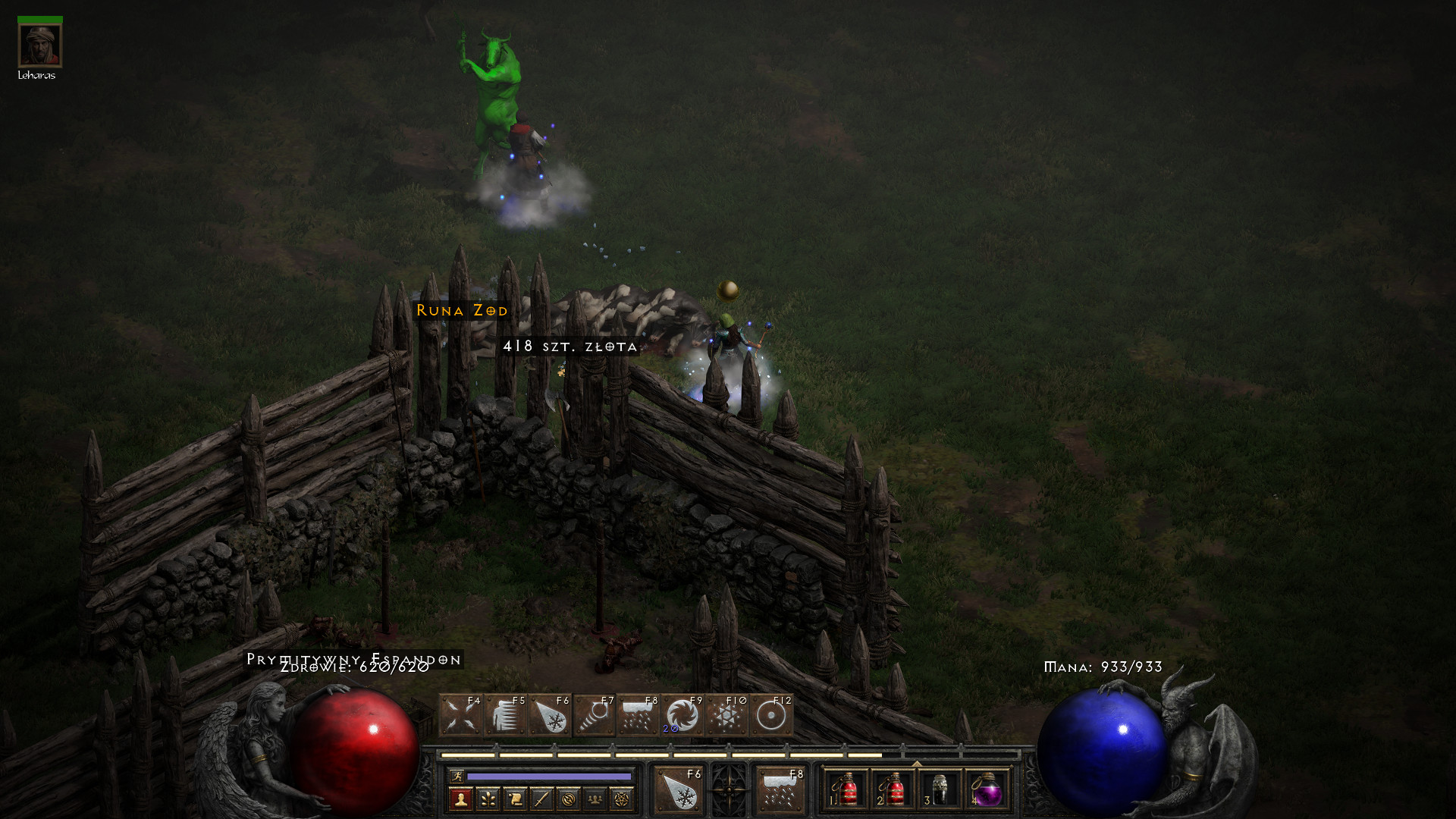1456x819 pixels.
Task: Open the sword icon mini-panel button
Action: click(541, 799)
